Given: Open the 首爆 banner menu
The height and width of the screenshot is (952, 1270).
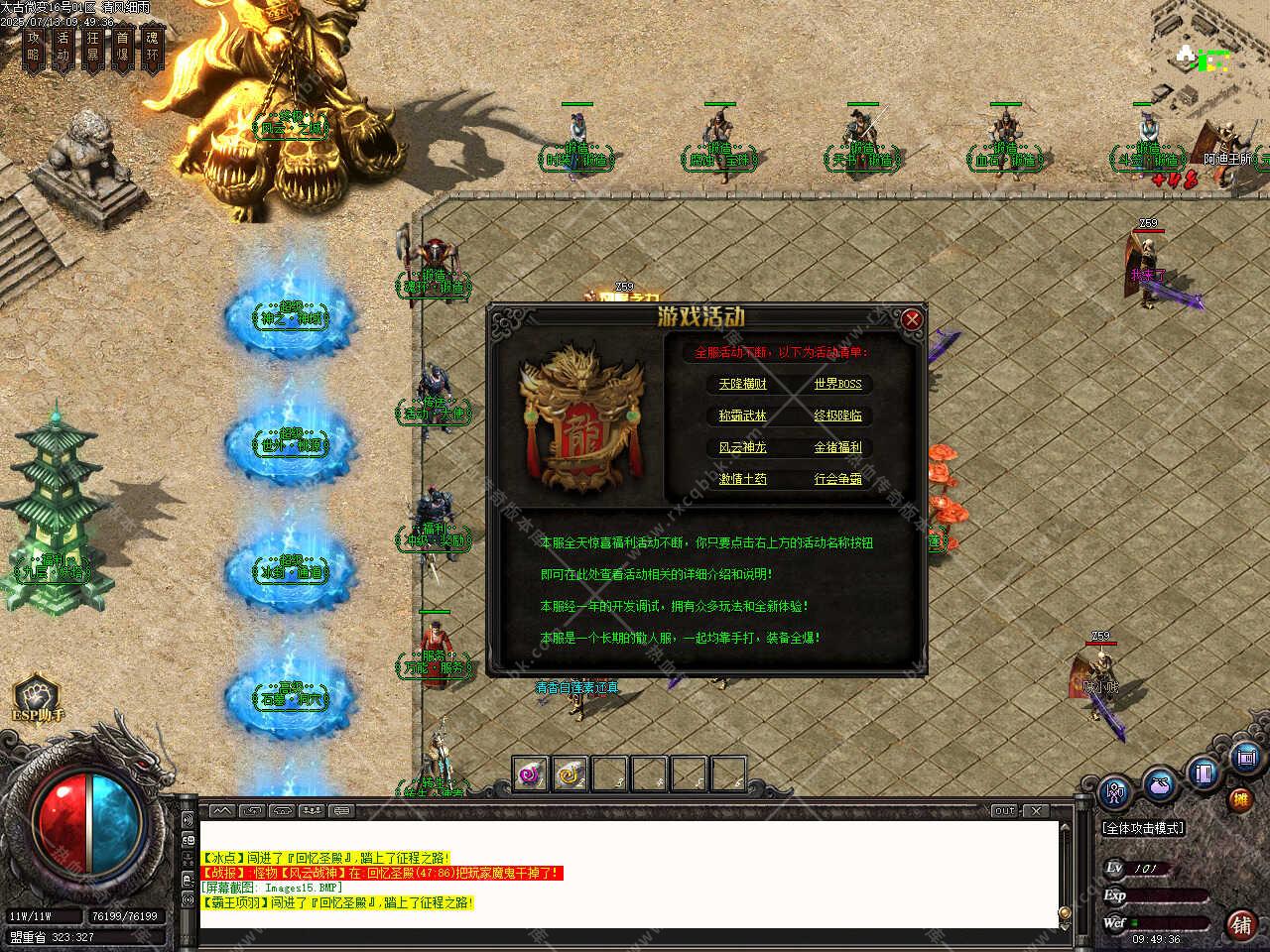Looking at the screenshot, I should tap(122, 47).
